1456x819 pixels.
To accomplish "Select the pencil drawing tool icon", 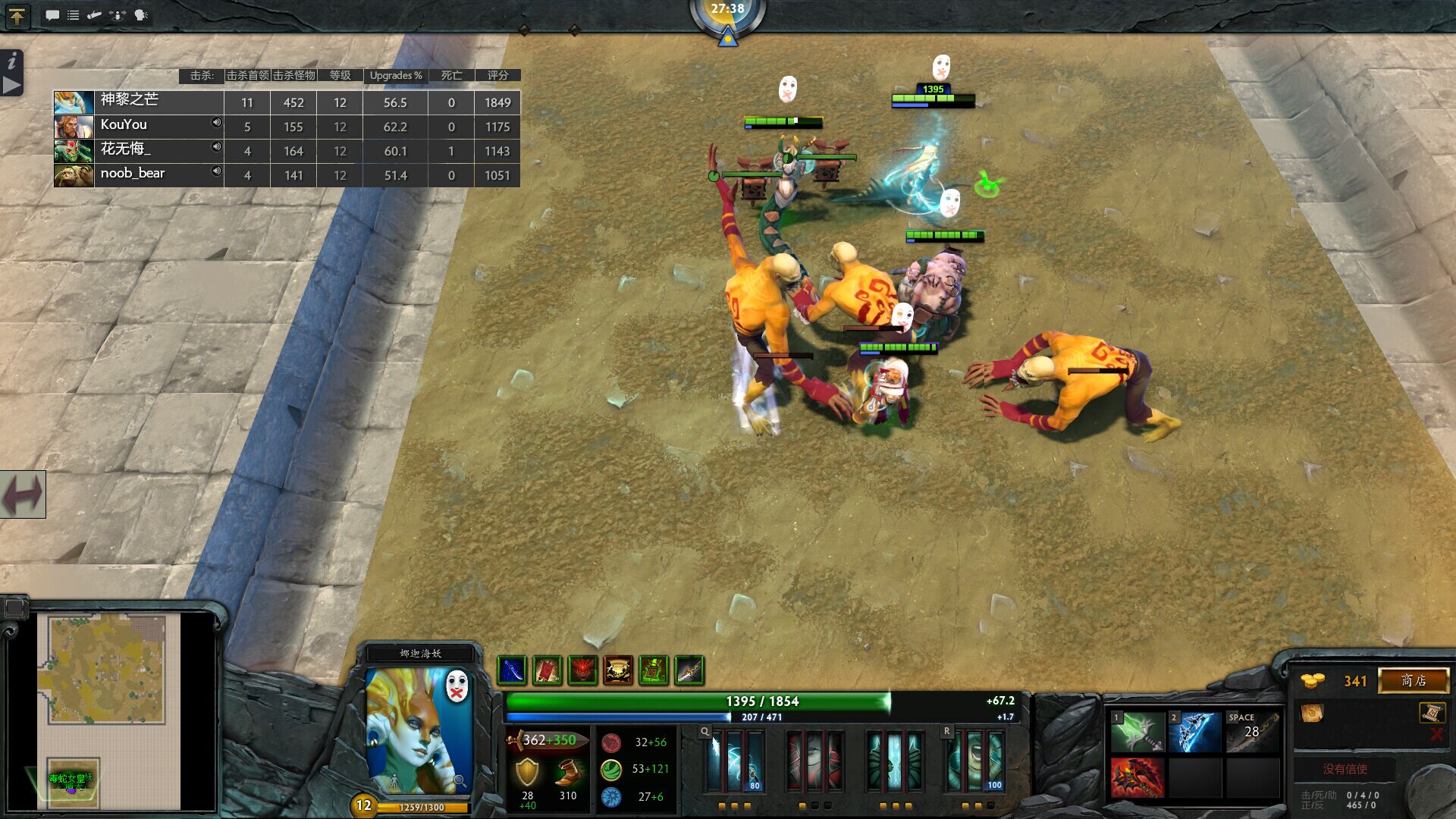I will [x=94, y=15].
